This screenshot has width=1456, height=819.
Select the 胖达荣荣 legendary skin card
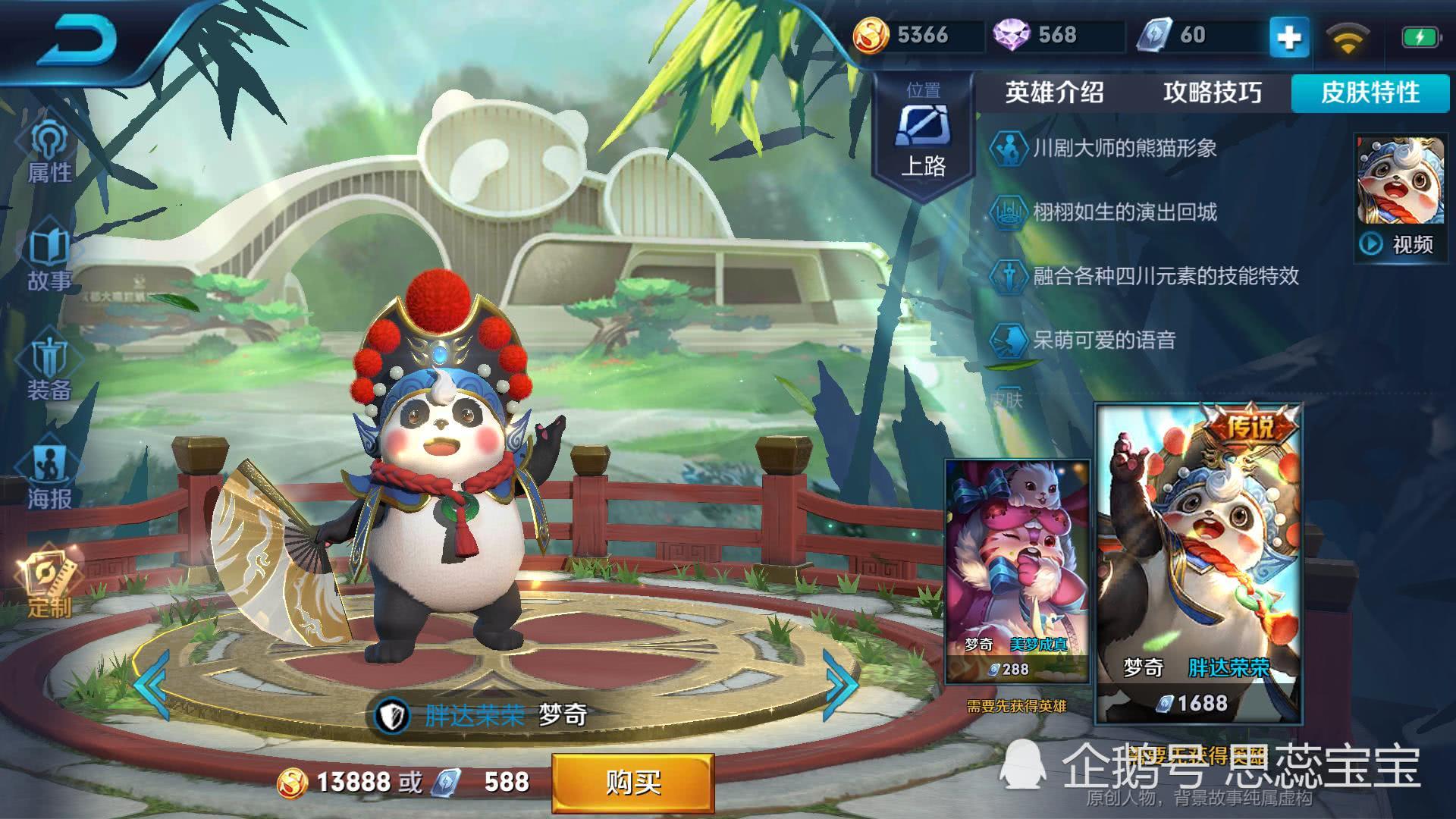pos(1198,561)
